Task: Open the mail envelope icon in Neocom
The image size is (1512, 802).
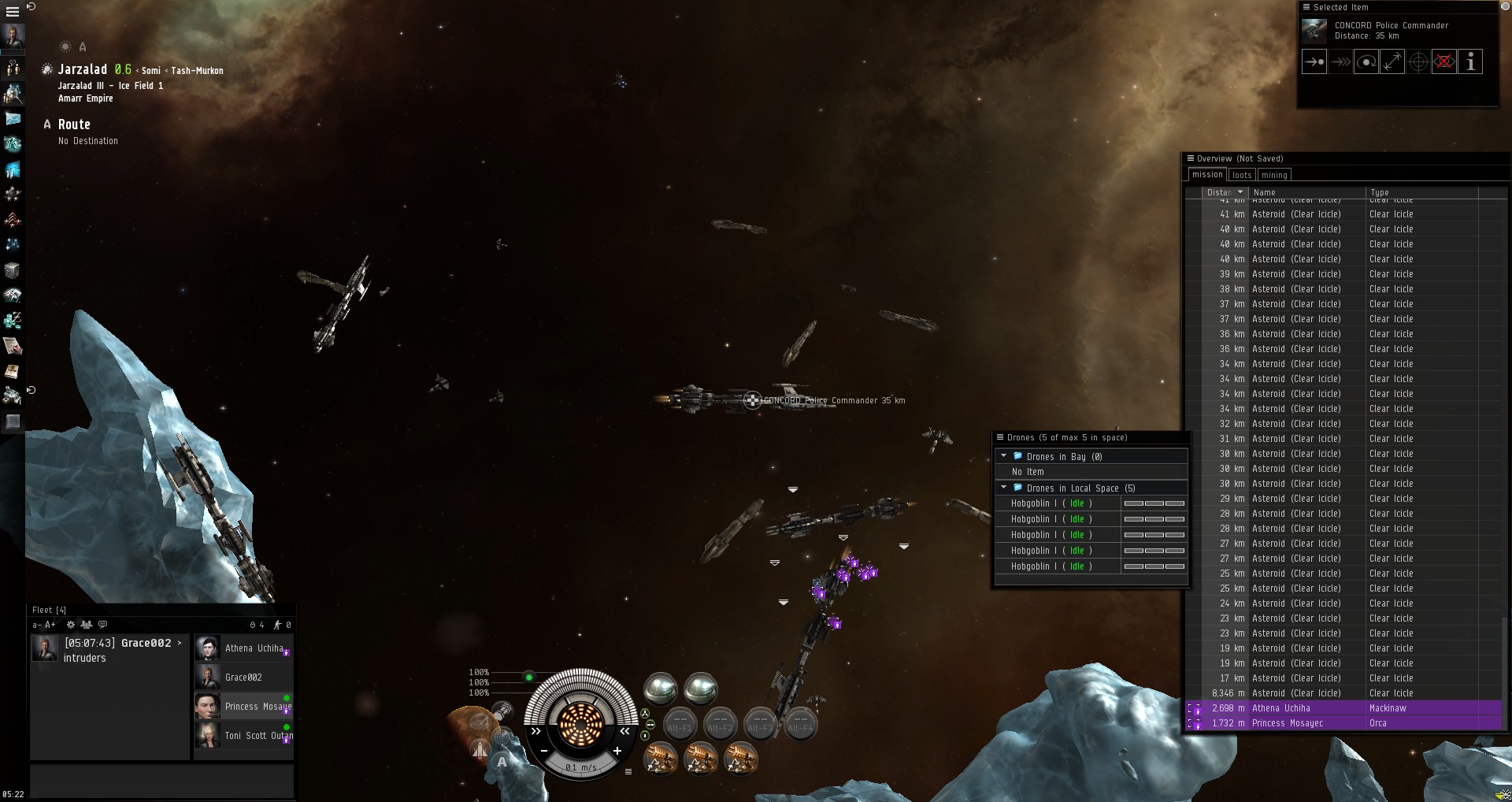Action: [x=13, y=119]
